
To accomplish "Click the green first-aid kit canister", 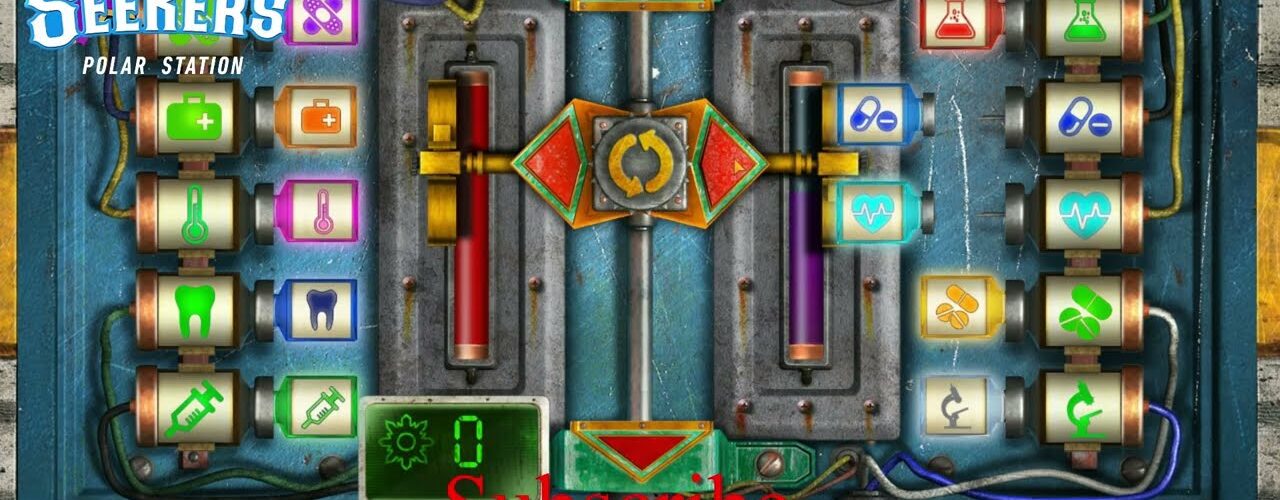I will tap(190, 117).
